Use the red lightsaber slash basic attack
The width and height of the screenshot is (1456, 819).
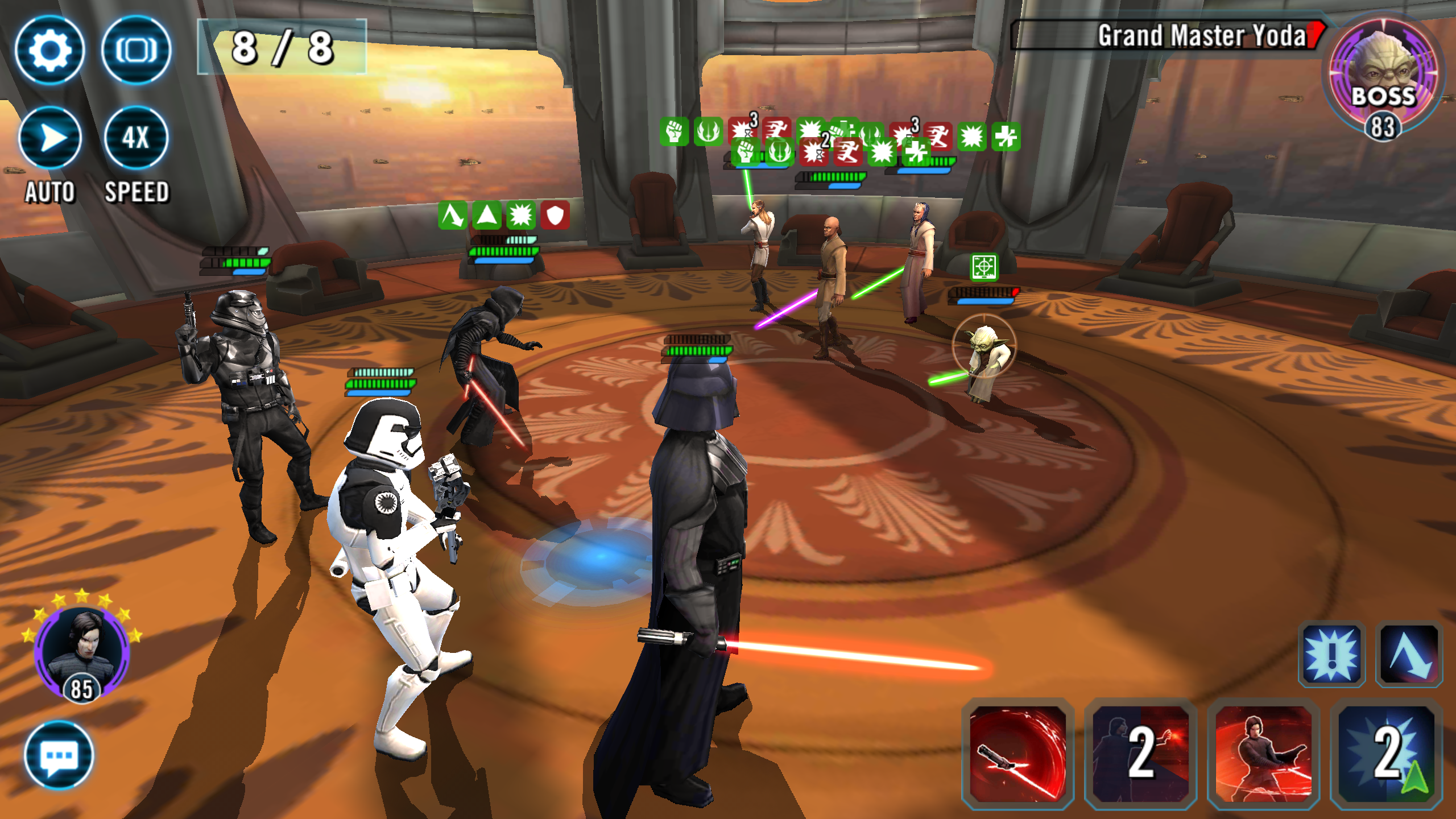pyautogui.click(x=1018, y=753)
